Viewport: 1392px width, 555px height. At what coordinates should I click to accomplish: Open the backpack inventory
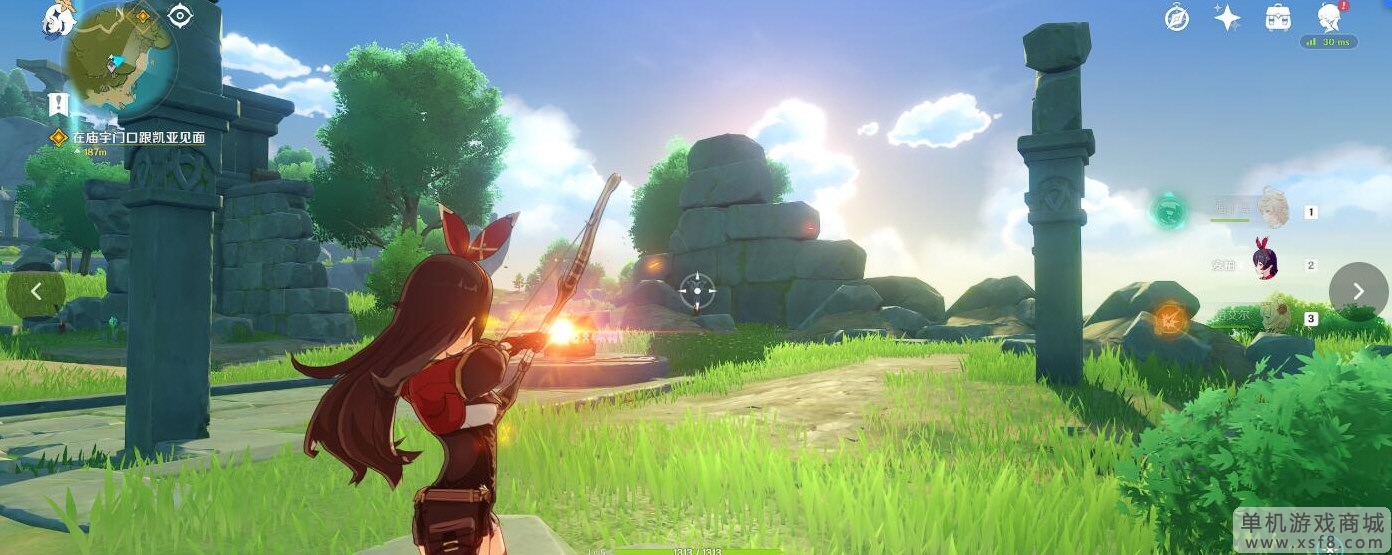pyautogui.click(x=1278, y=17)
